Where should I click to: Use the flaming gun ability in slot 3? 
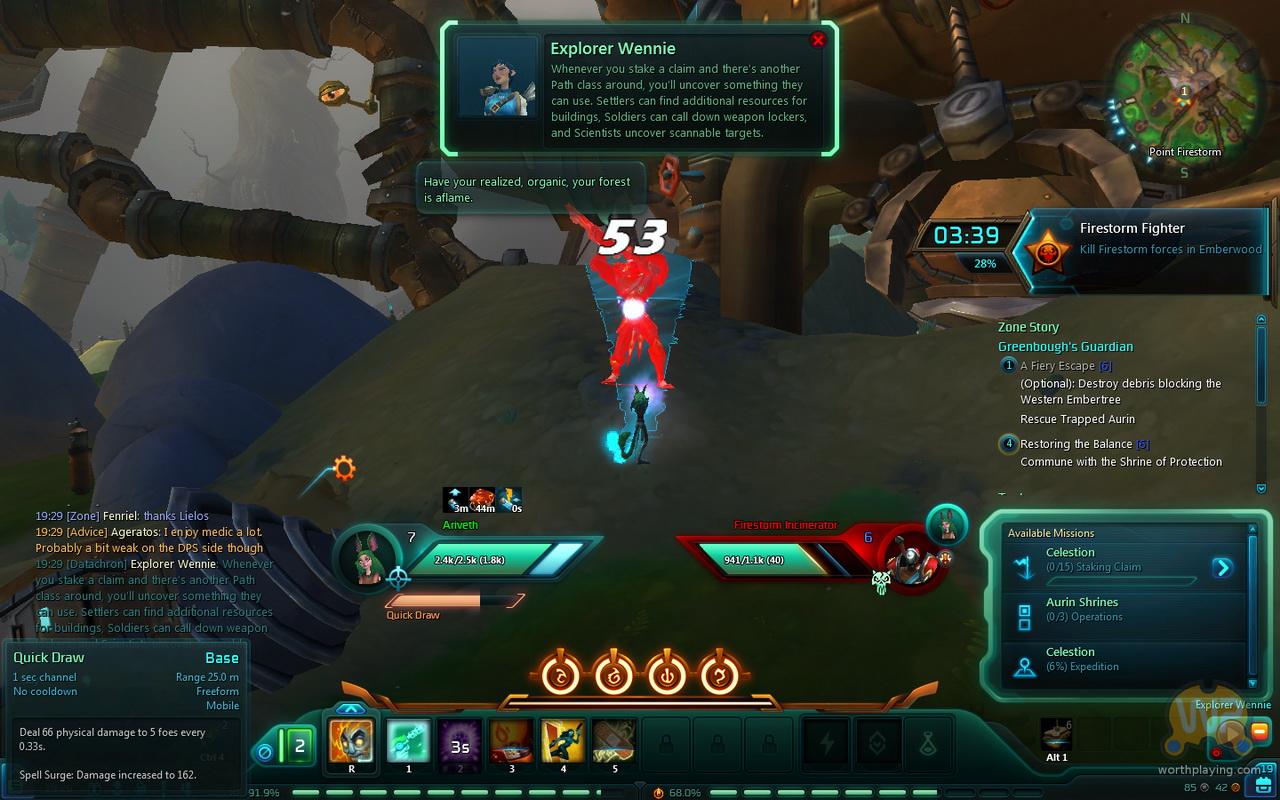(x=512, y=742)
